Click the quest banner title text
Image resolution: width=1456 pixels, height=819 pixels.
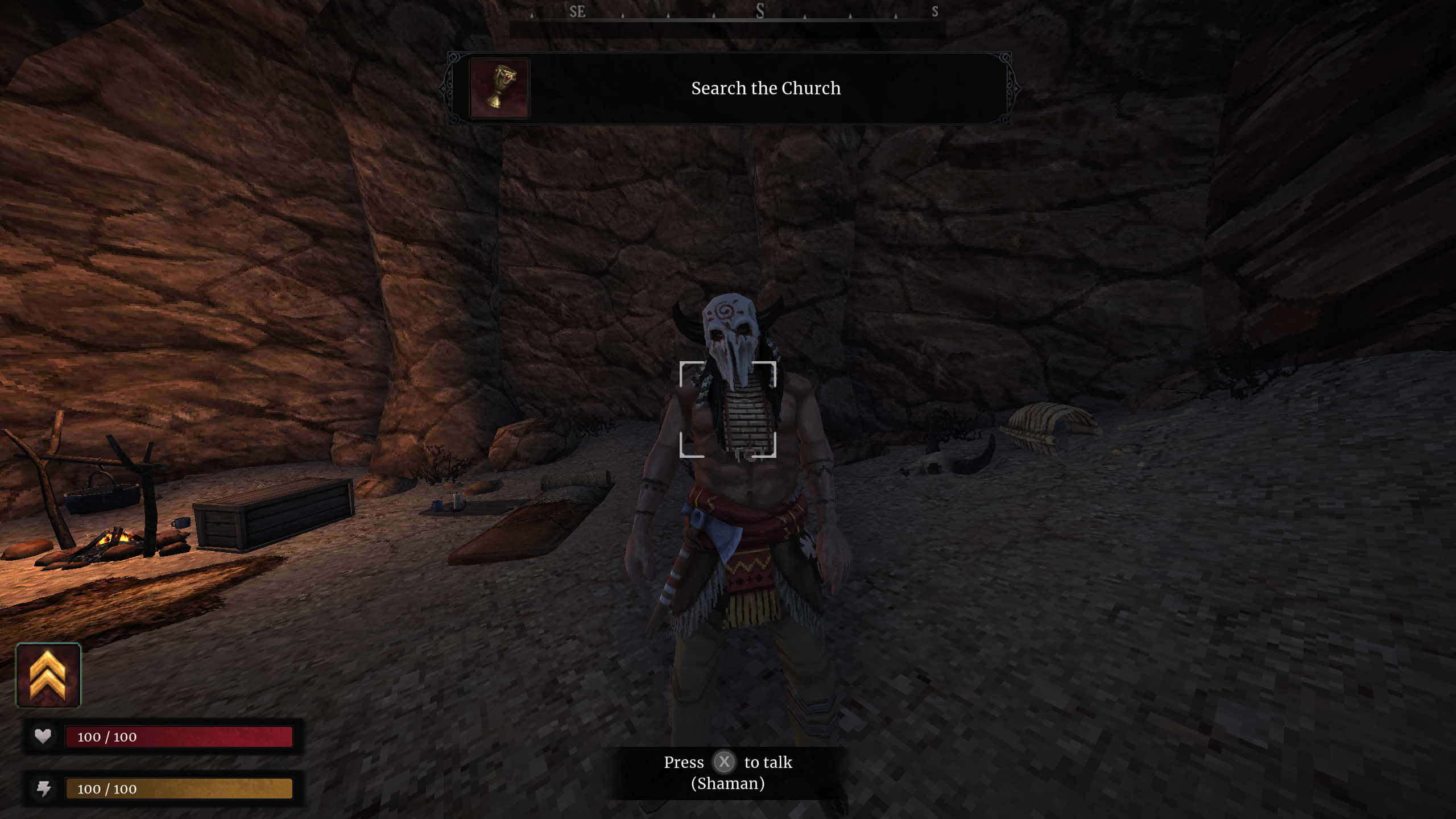[766, 88]
